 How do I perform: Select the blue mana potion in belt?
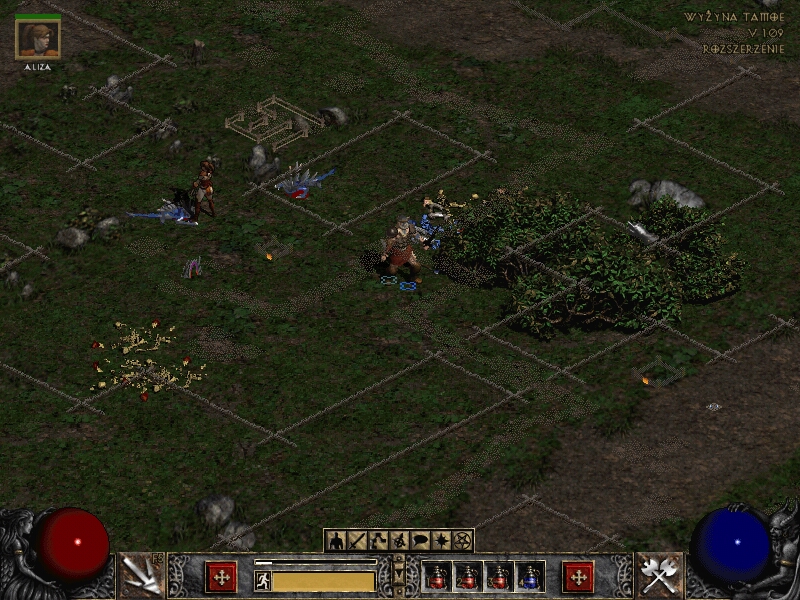[x=530, y=577]
